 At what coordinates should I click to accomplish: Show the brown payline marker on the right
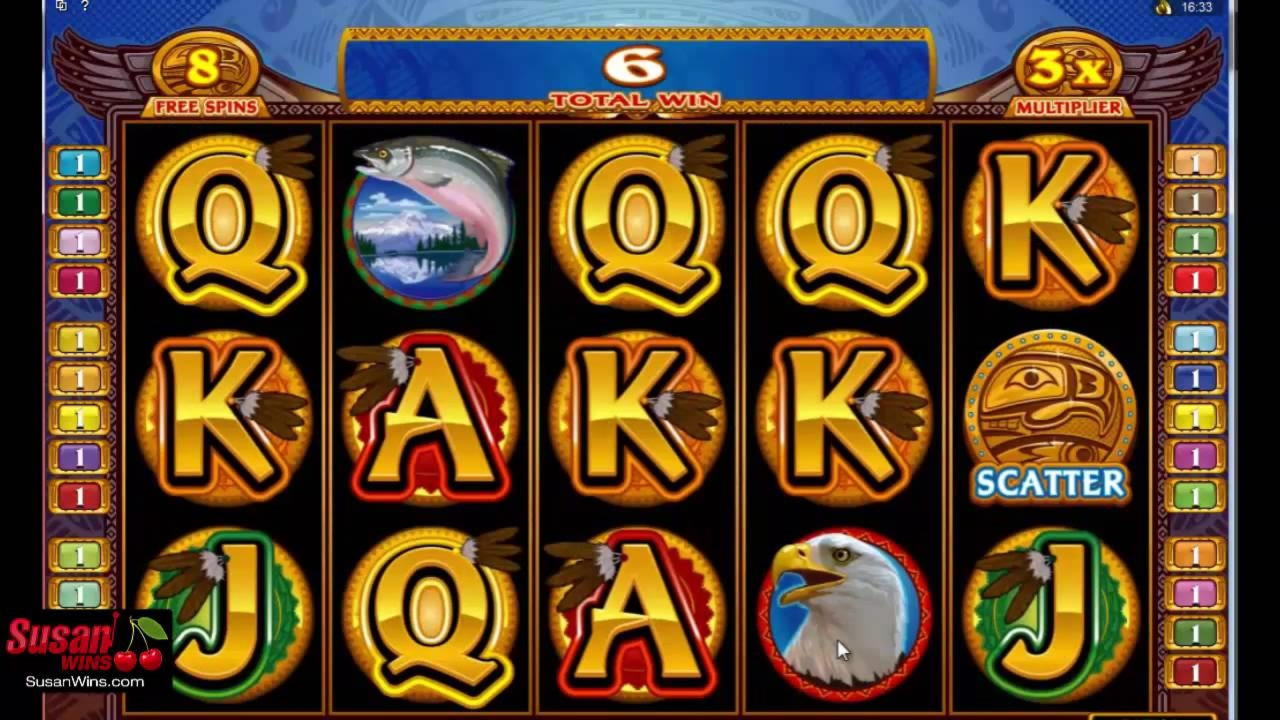pyautogui.click(x=1195, y=201)
